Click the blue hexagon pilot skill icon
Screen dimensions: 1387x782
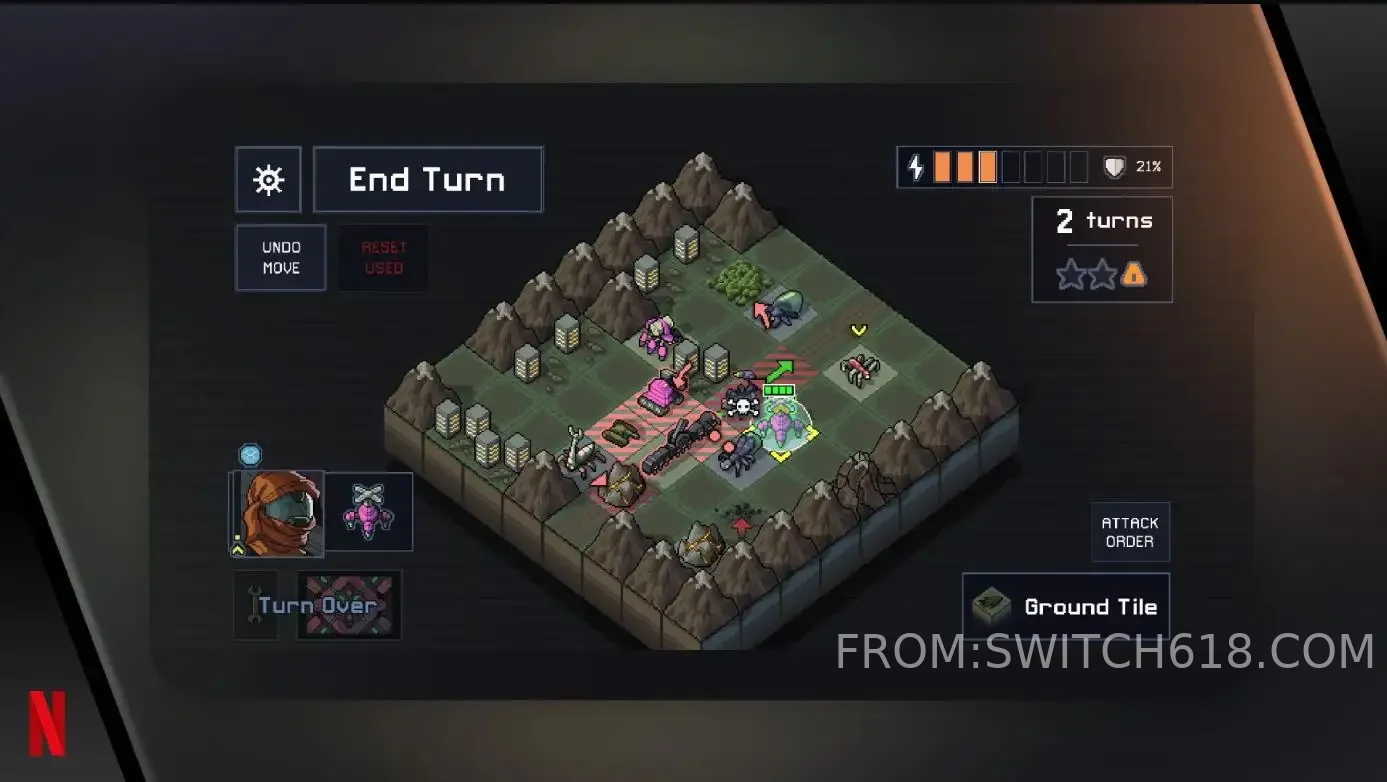250,456
